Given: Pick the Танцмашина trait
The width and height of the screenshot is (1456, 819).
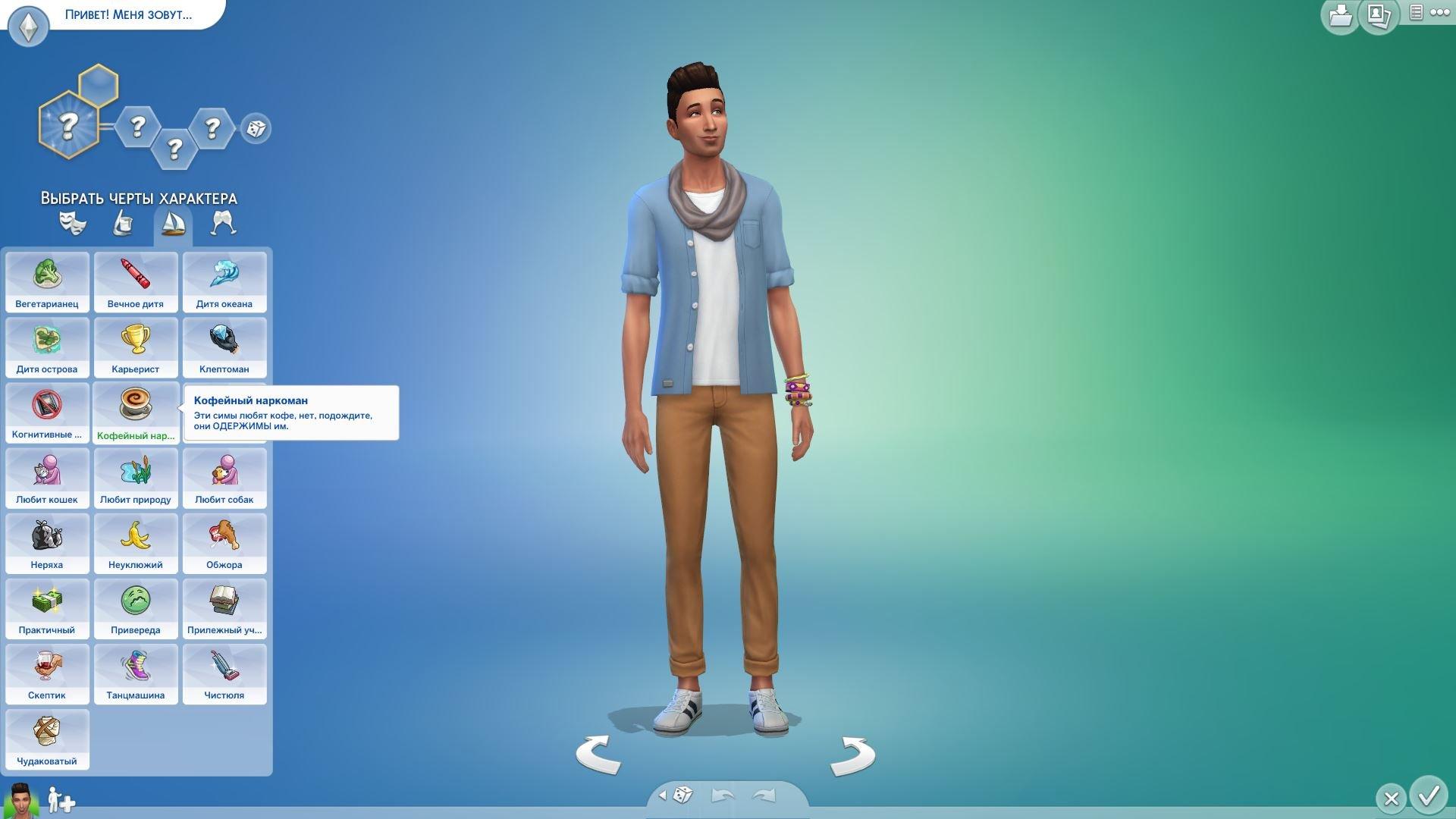Looking at the screenshot, I should (x=136, y=673).
